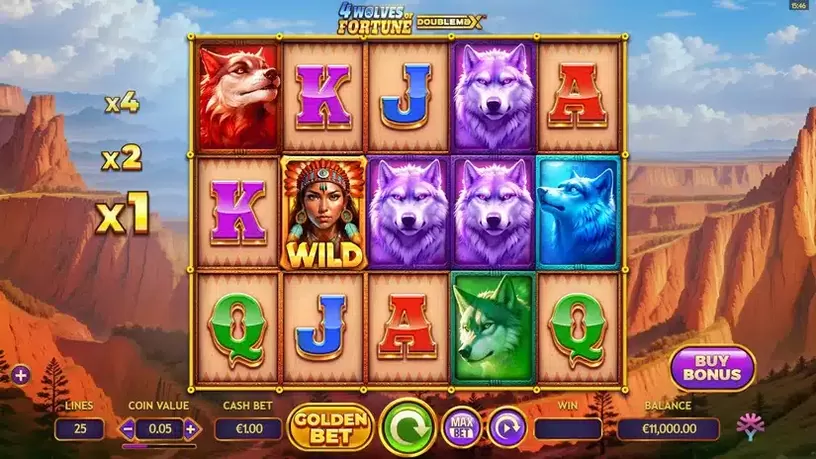Activate the Golden Bet option
The width and height of the screenshot is (816, 459).
tap(330, 427)
